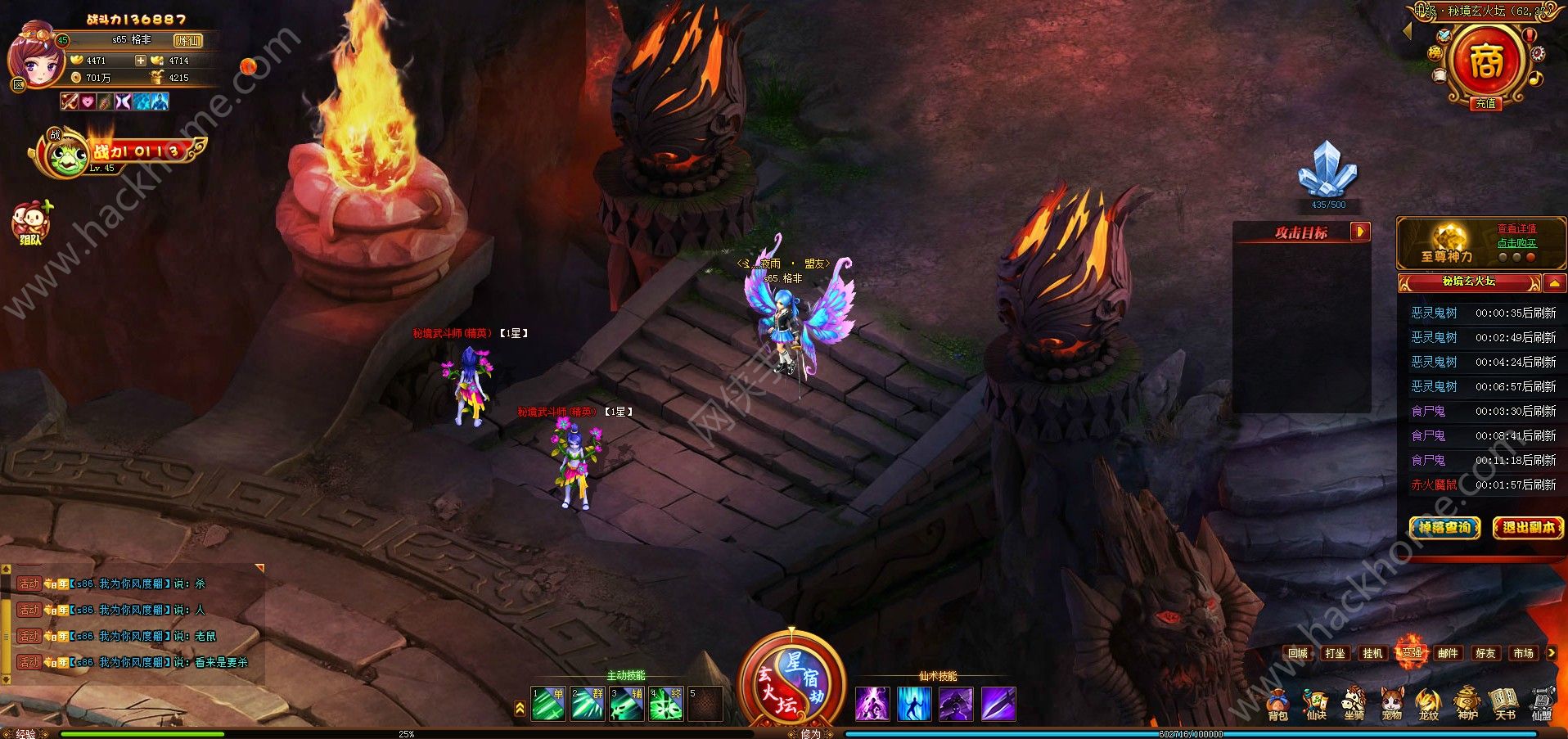
Task: Open the 组队 team icon
Action: pos(31,223)
